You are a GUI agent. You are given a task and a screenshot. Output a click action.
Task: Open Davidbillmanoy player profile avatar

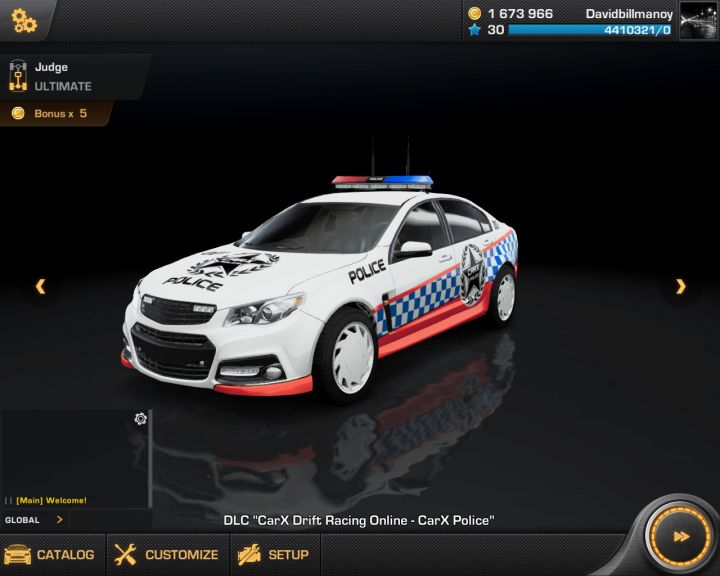[x=698, y=21]
